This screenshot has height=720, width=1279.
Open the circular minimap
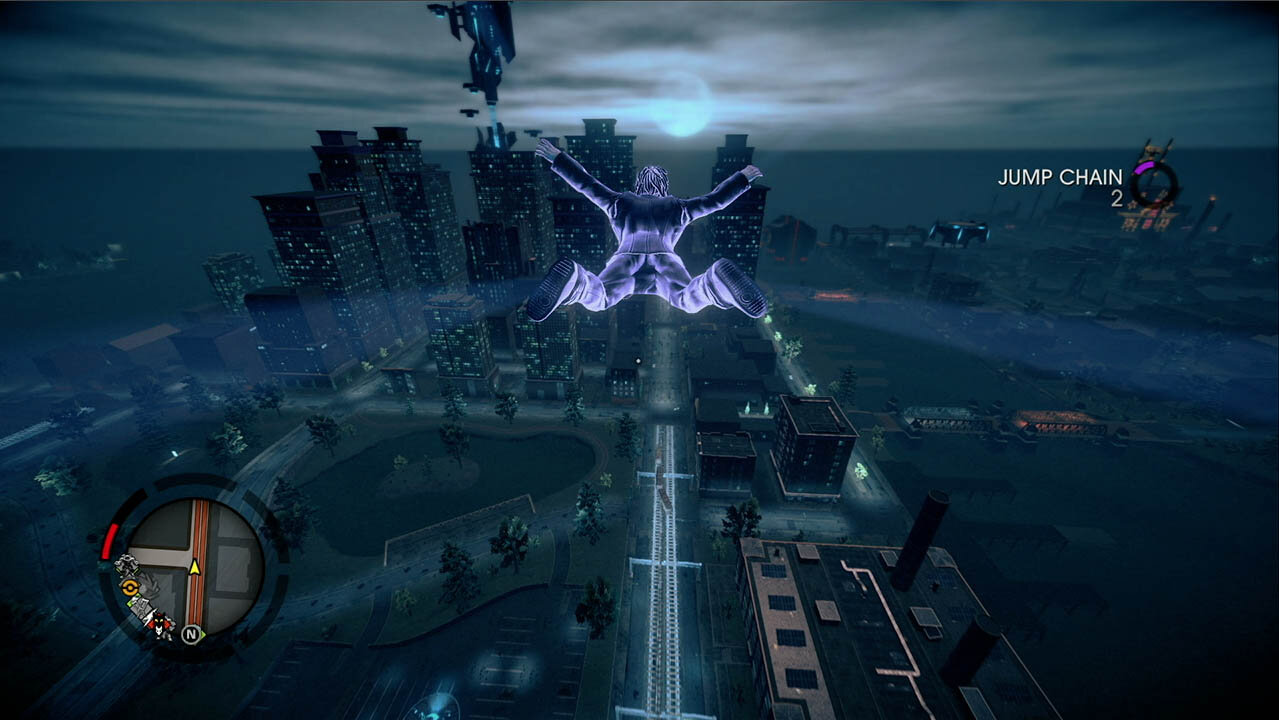196,566
